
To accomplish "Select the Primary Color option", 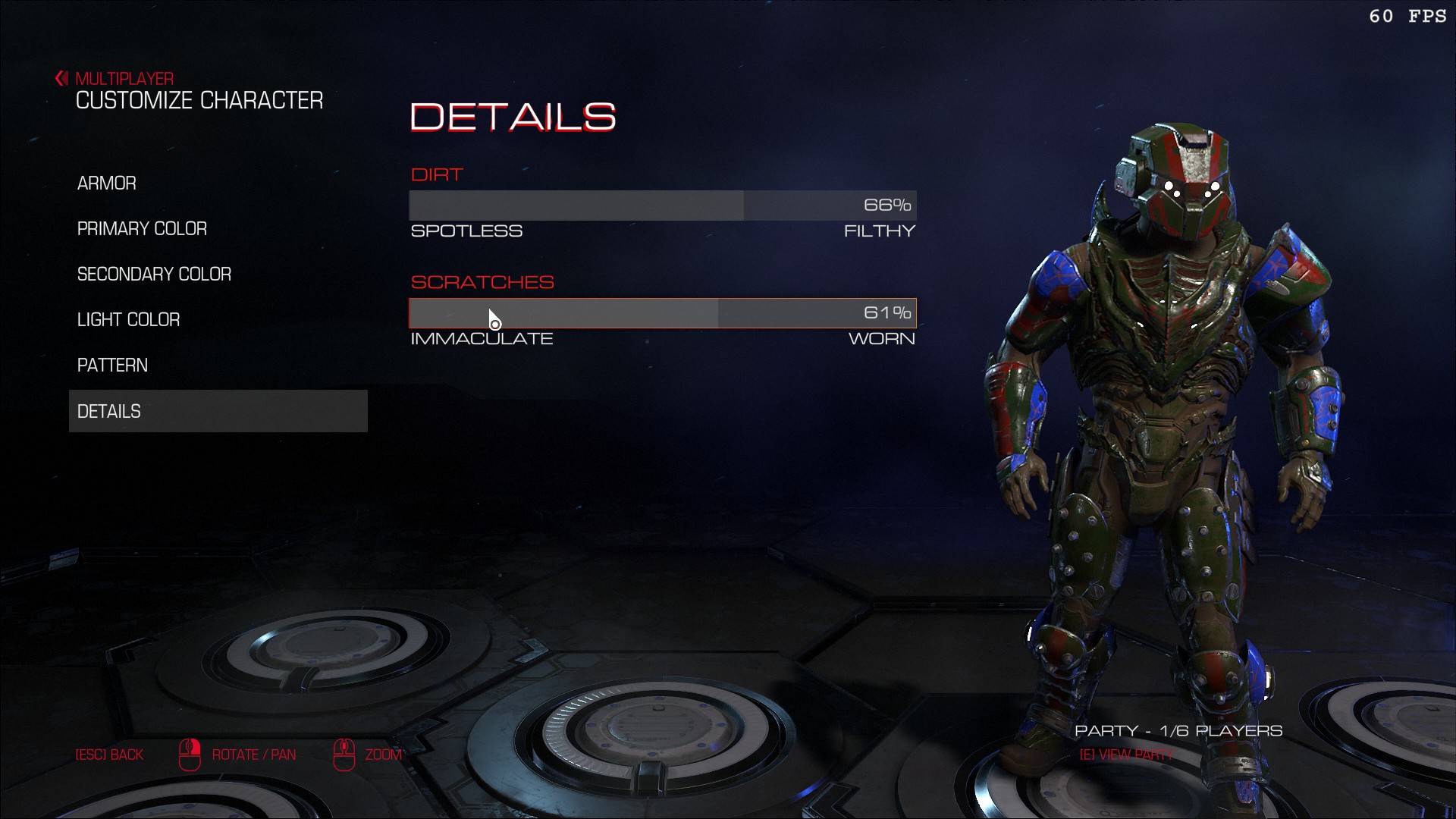I will click(x=142, y=229).
